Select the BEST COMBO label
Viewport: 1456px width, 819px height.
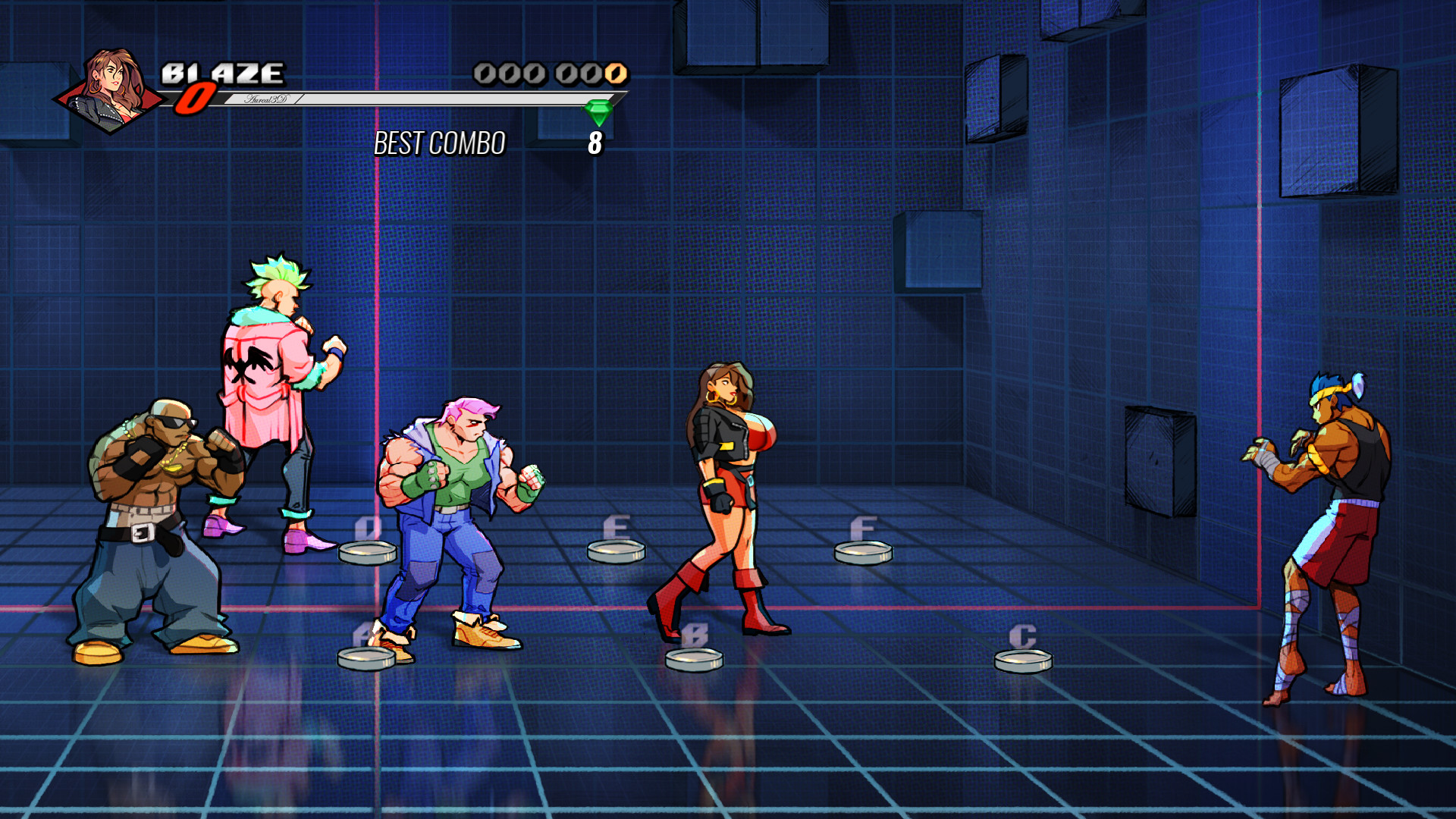coord(440,143)
